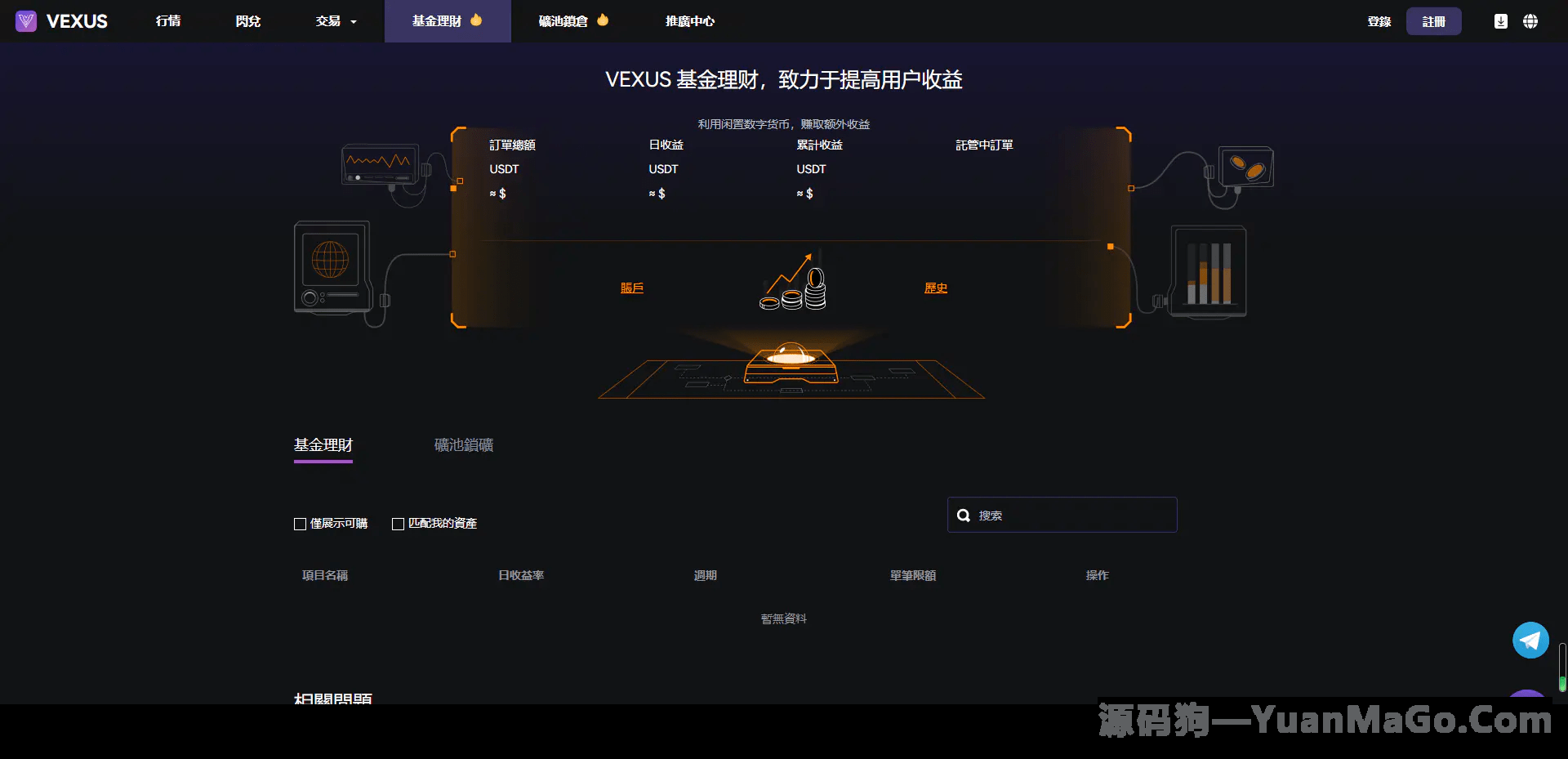Toggle 僅展示可購 off after enabling
The width and height of the screenshot is (1568, 759).
pyautogui.click(x=300, y=524)
